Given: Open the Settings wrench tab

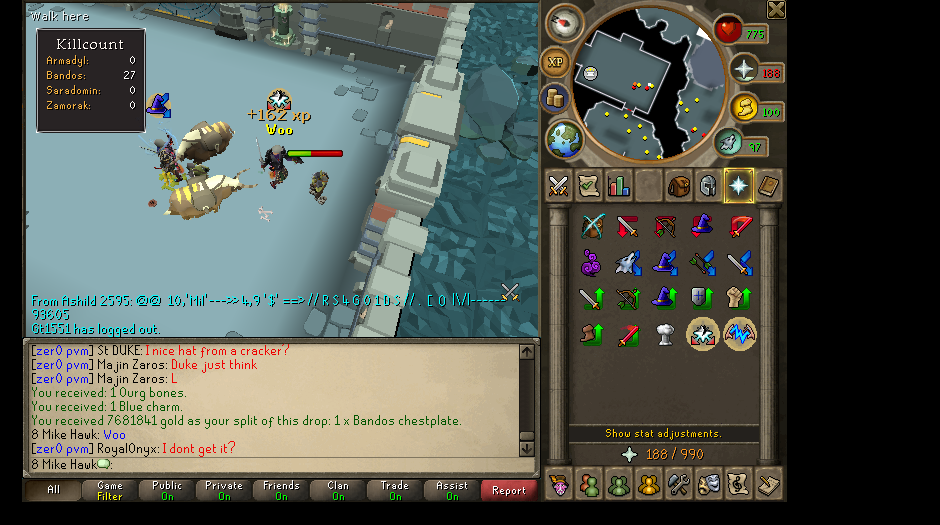Looking at the screenshot, I should (x=679, y=484).
